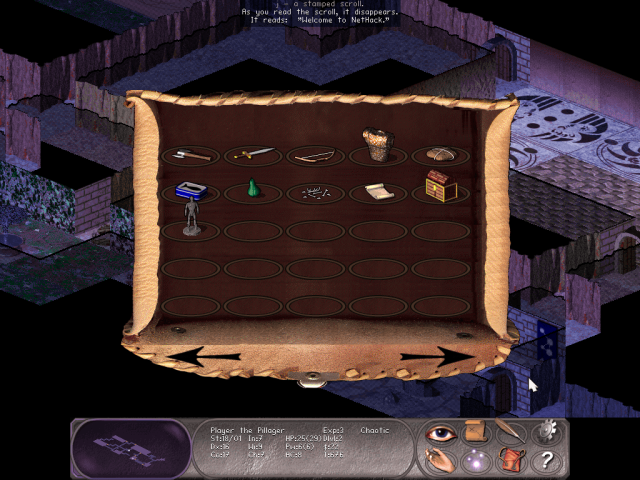
Task: Select the green pear item
Action: (253, 190)
